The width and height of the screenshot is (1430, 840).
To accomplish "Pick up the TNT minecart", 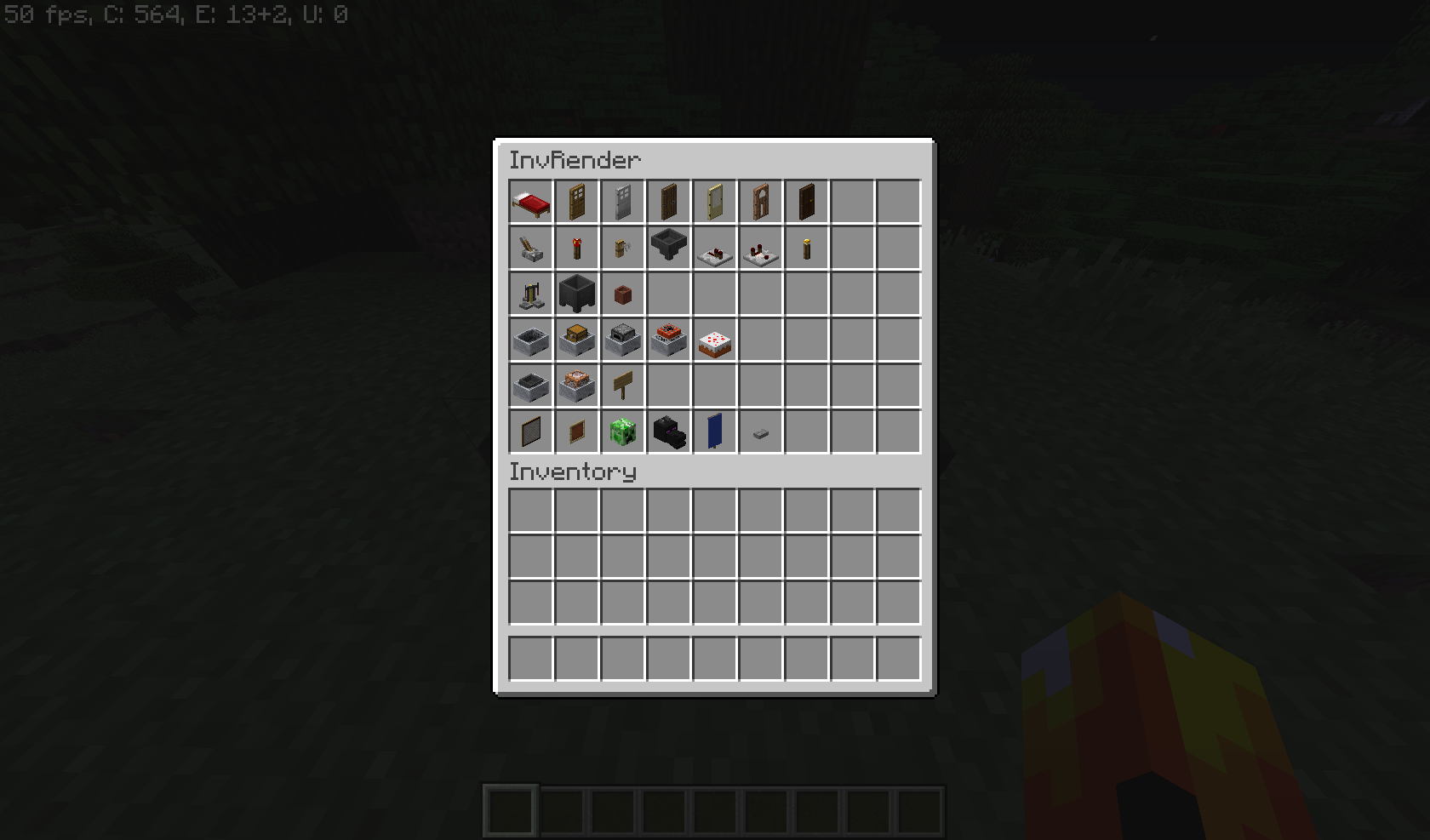I will (x=668, y=340).
